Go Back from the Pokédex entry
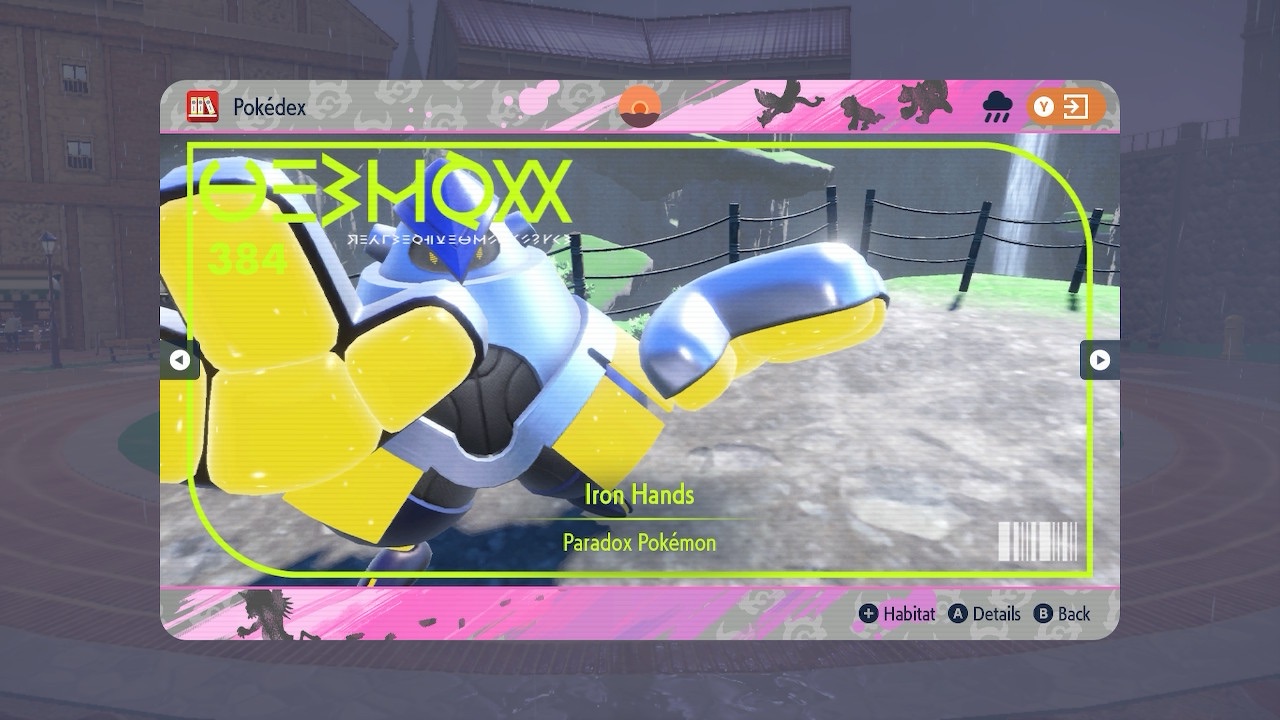The image size is (1280, 720). click(1062, 614)
